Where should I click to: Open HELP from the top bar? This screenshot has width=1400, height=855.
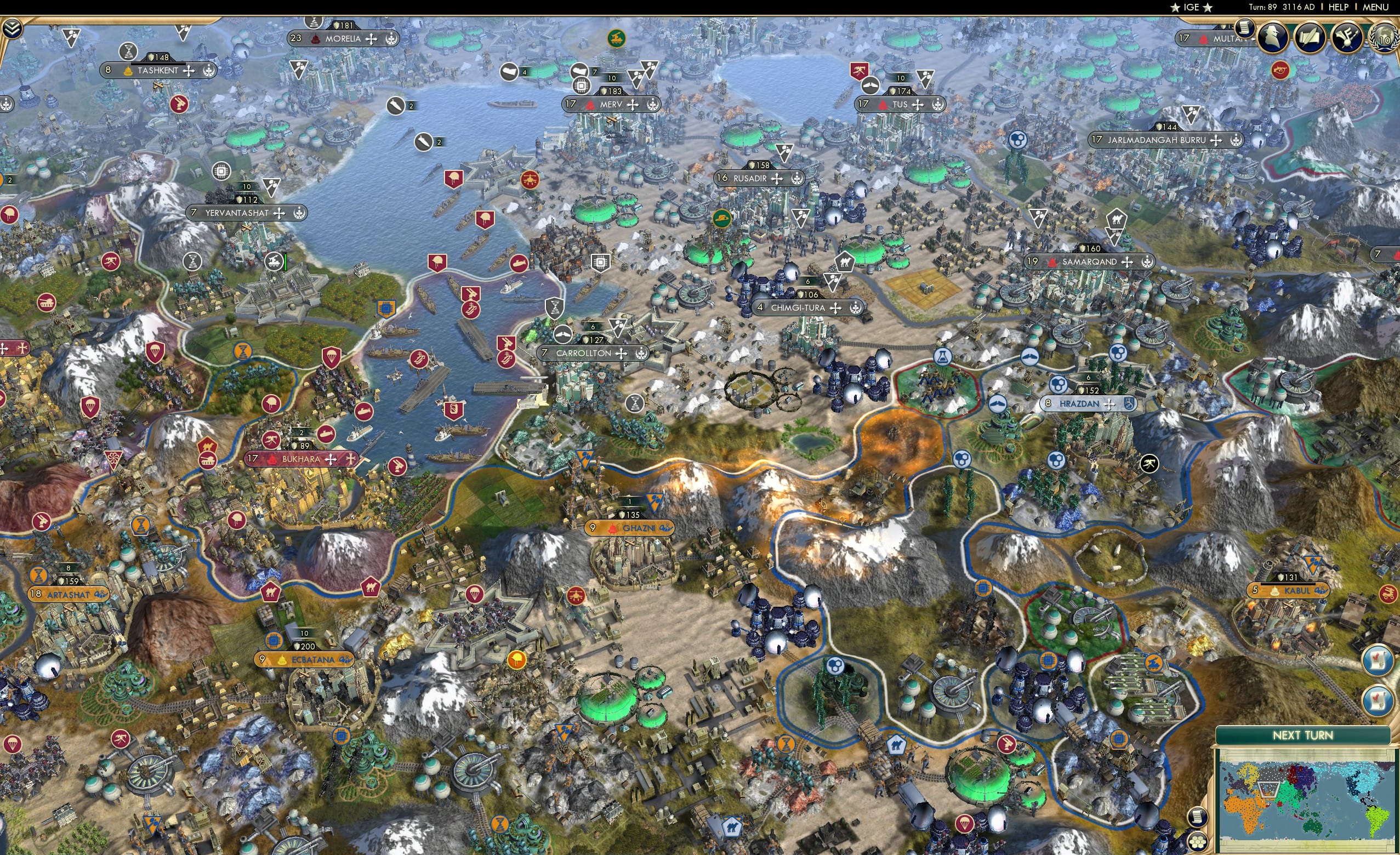pyautogui.click(x=1338, y=7)
